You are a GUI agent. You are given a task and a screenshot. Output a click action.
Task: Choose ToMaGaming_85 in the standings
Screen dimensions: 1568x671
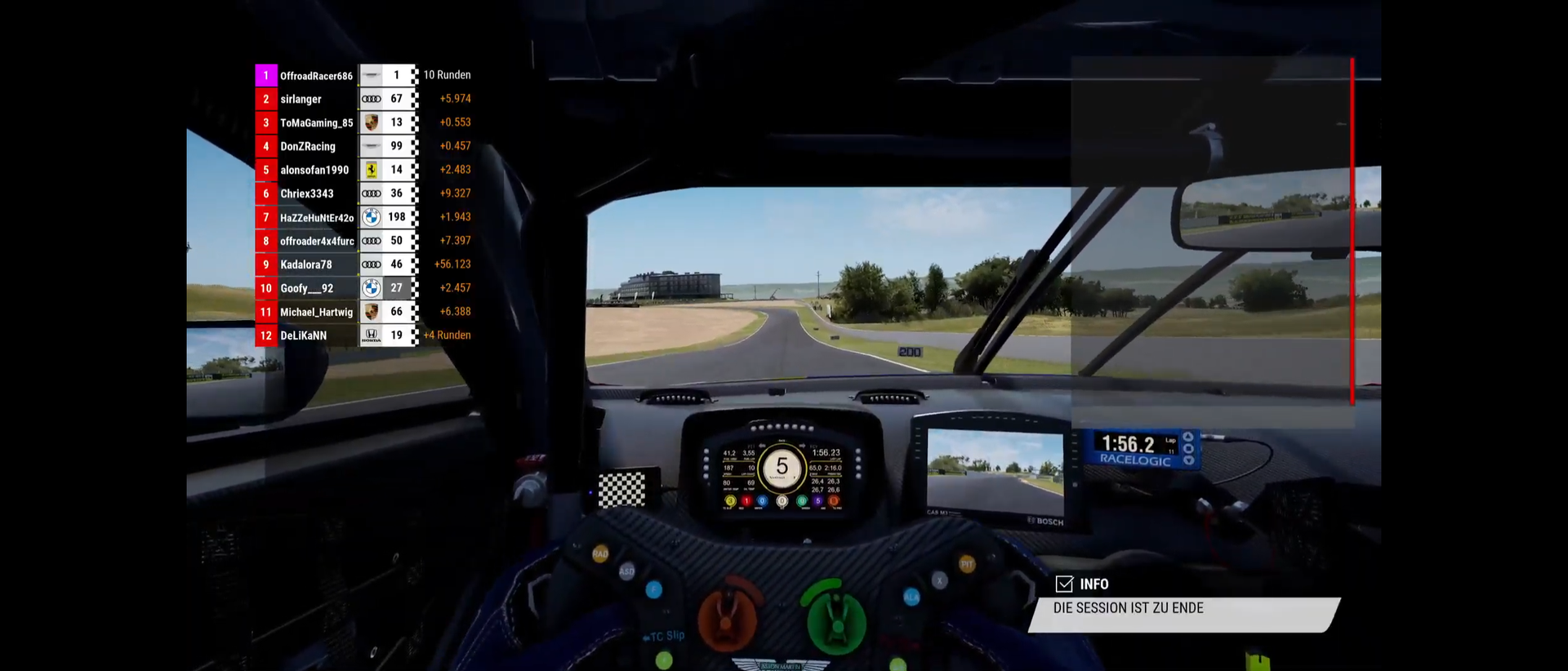pos(316,123)
